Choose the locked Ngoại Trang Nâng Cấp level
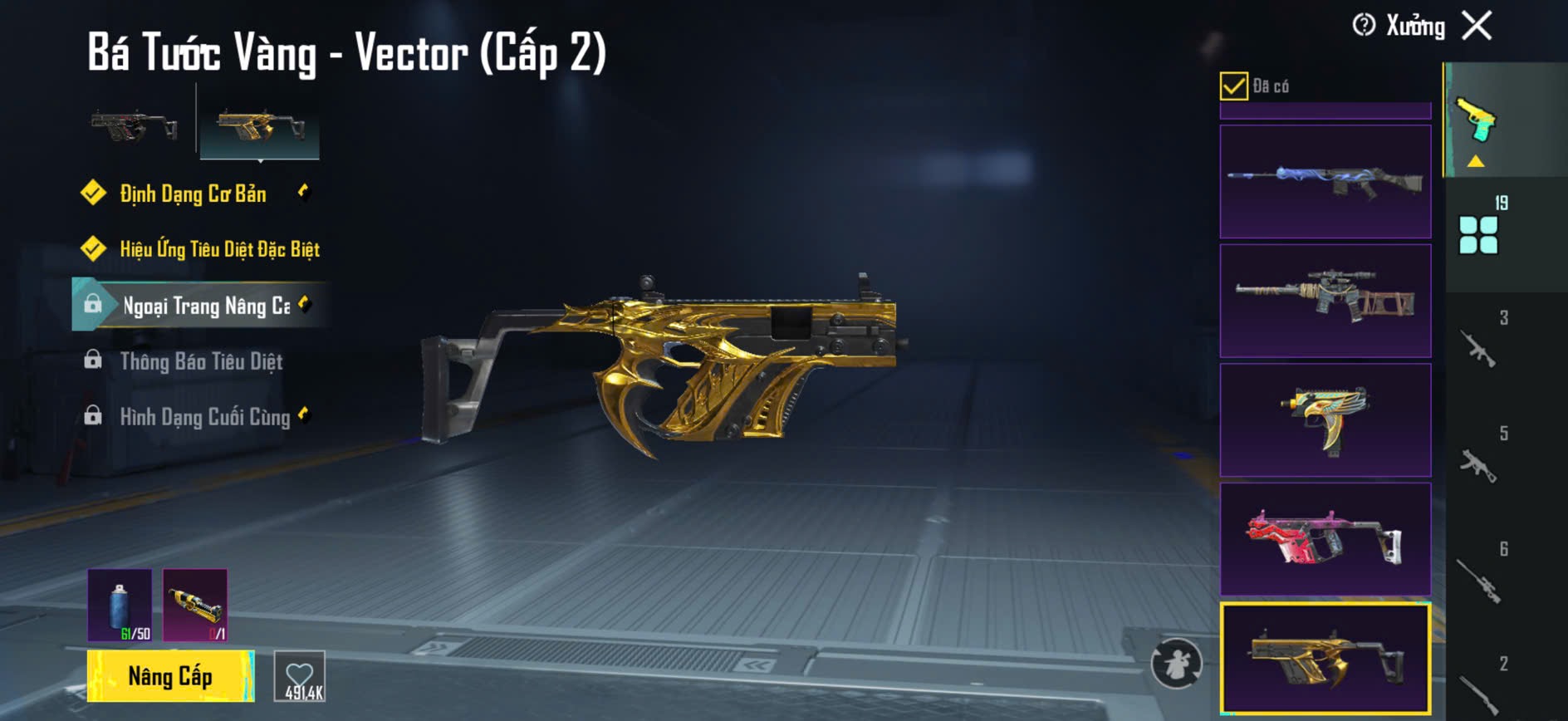The image size is (1568, 721). pos(206,306)
